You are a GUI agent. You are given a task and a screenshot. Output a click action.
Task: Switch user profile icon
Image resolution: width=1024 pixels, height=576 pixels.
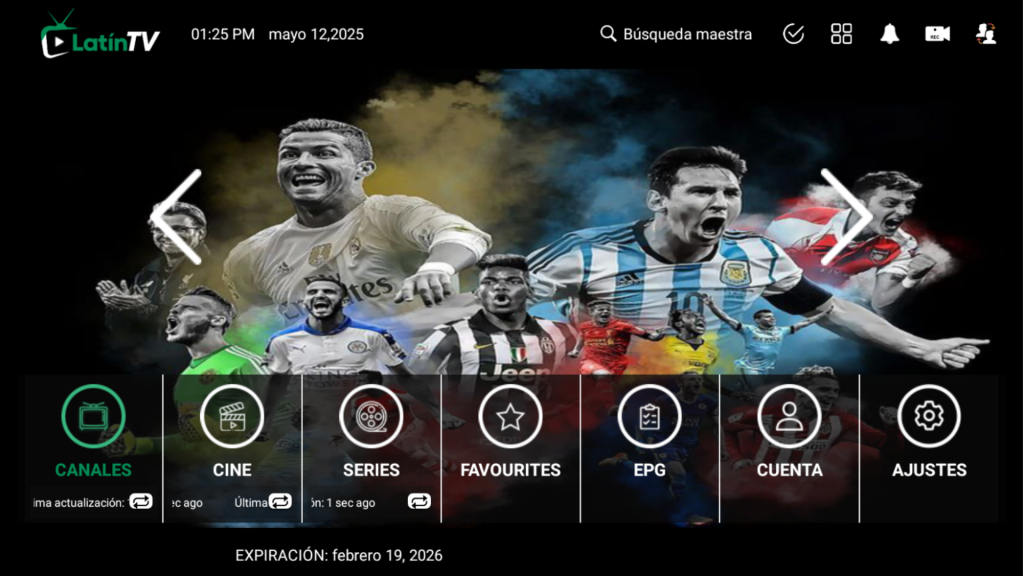point(986,34)
